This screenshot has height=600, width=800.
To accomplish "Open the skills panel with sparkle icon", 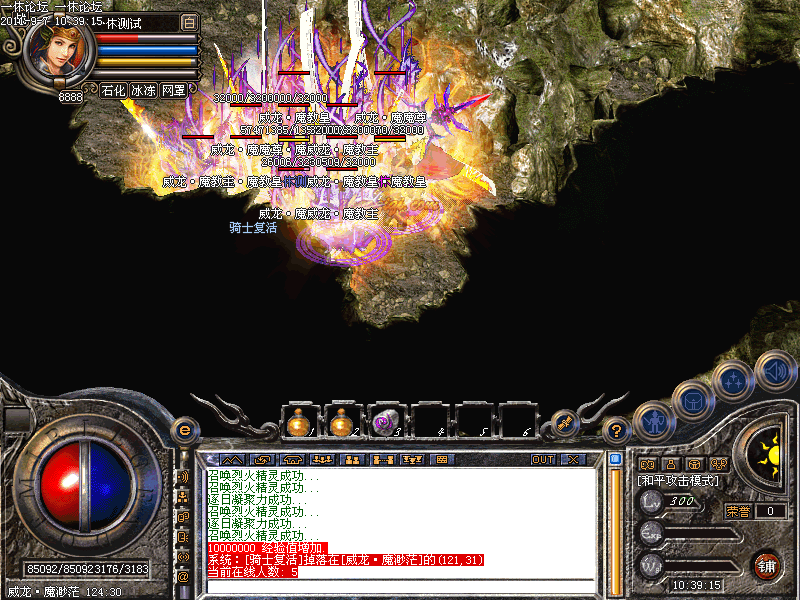I will 733,380.
